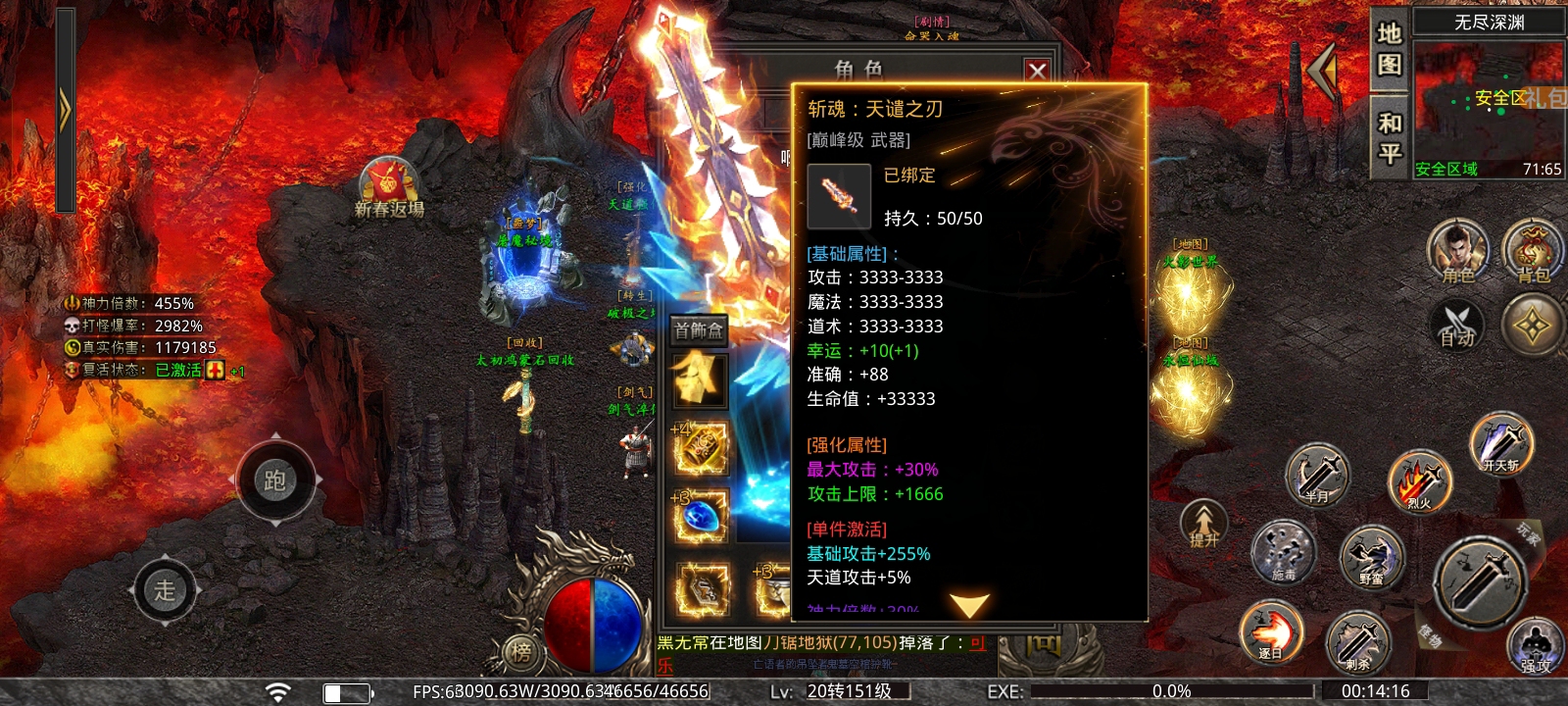Viewport: 1568px width, 706px height.
Task: Activate the 开天斩 skill
Action: tap(1501, 444)
